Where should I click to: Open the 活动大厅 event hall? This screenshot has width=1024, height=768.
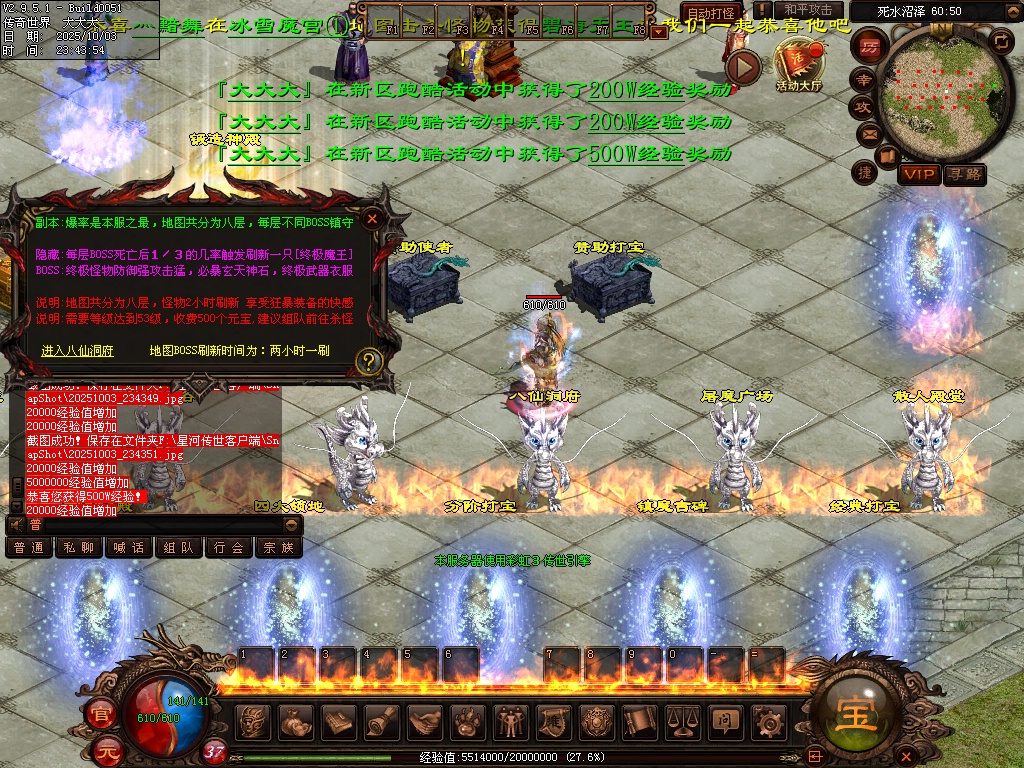(798, 62)
